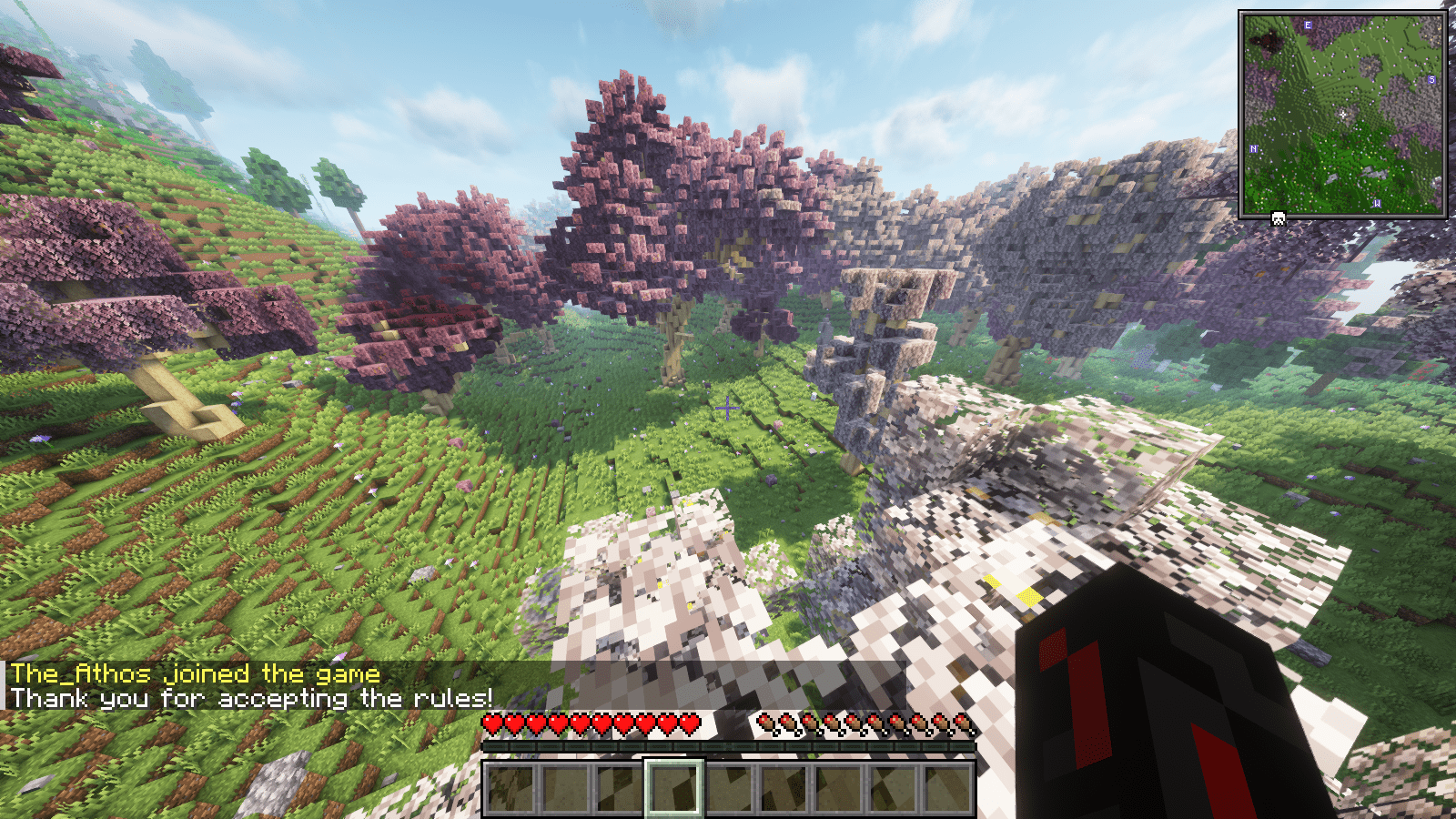Click the rightmost red heart icon

point(689,723)
